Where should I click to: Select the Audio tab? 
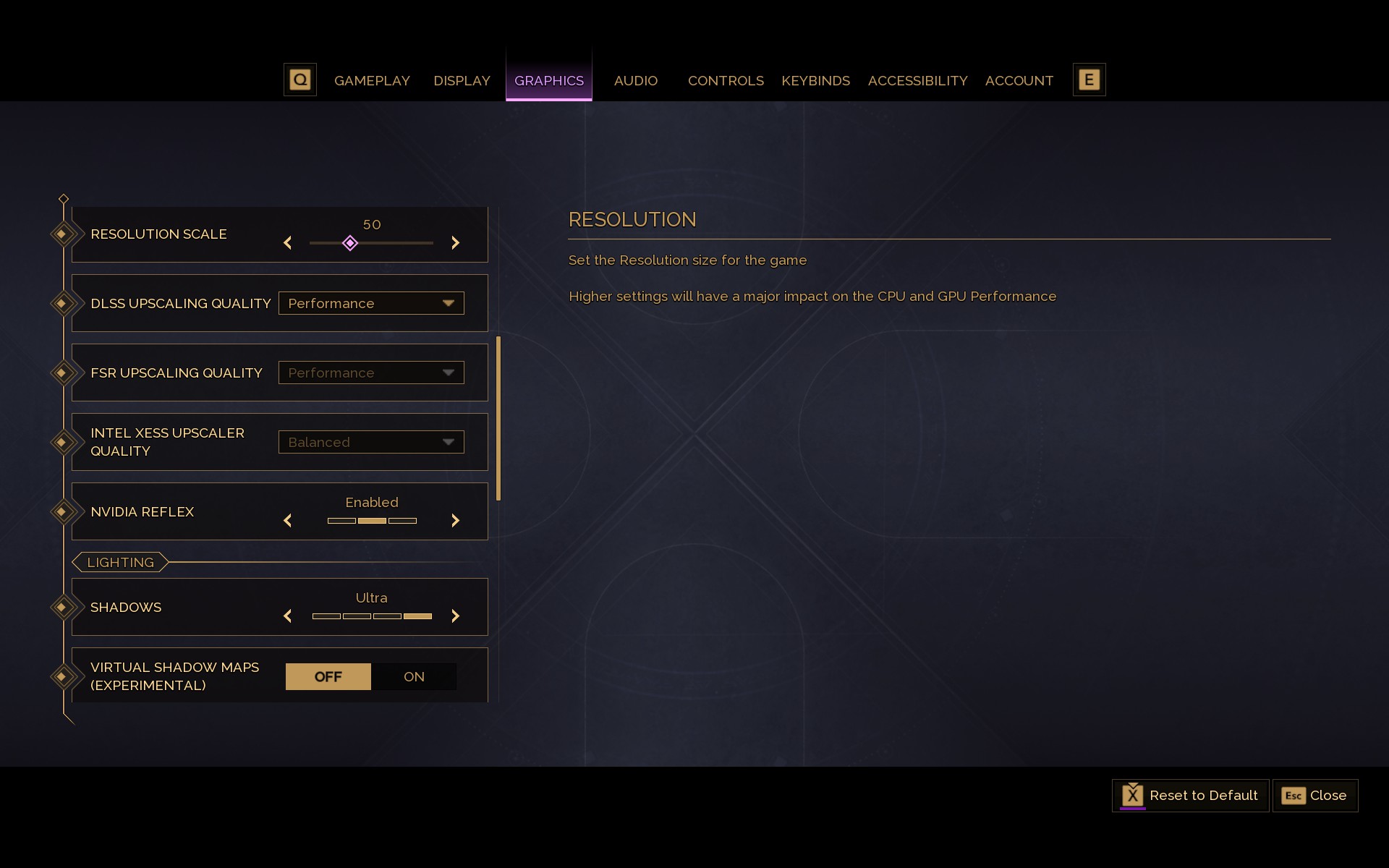[x=635, y=80]
